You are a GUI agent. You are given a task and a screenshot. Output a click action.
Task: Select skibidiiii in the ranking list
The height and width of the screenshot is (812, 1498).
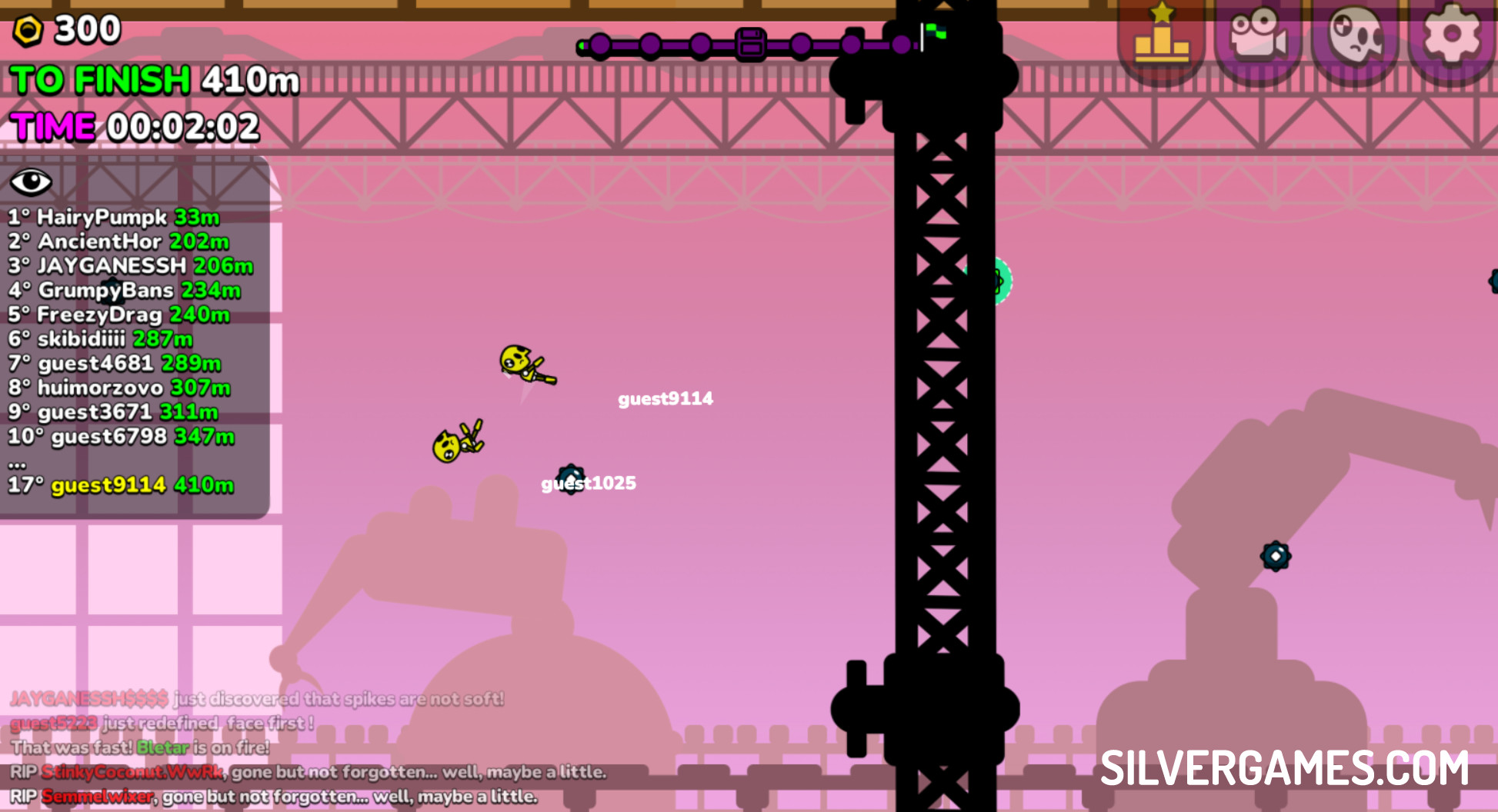coord(101,339)
